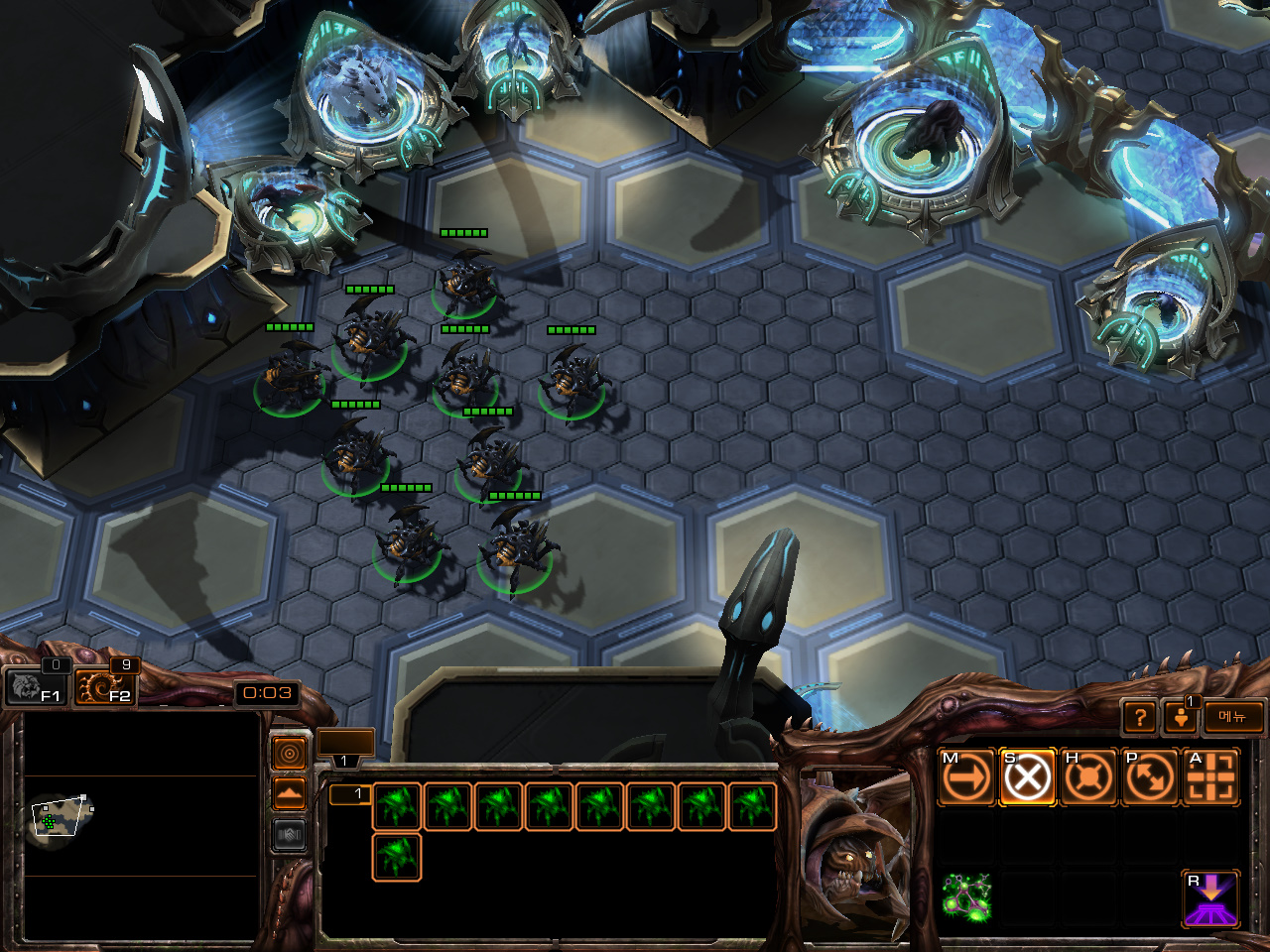
Task: Activate the Attack command
Action: (1210, 776)
